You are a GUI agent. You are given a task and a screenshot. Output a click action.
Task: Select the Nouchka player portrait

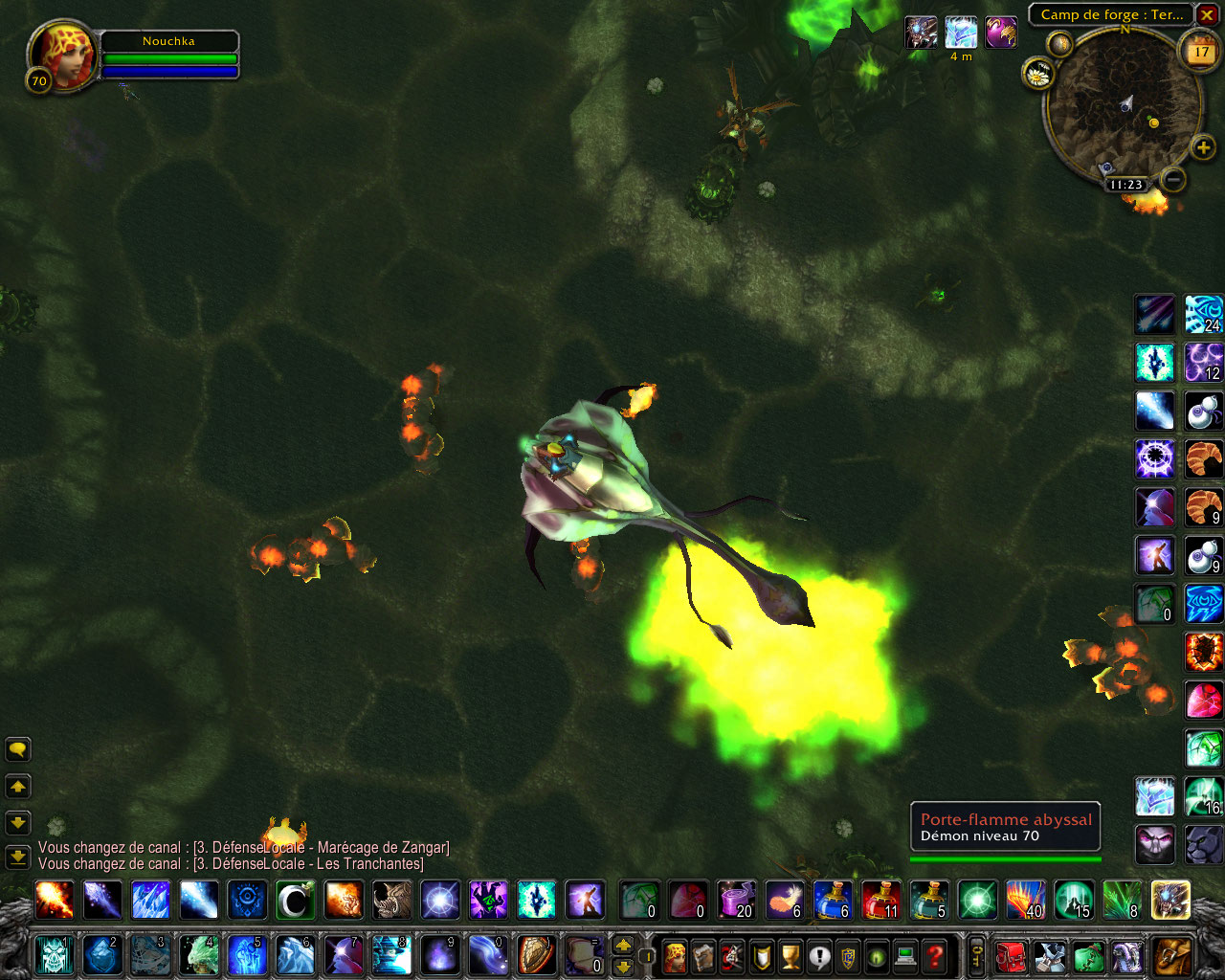click(63, 56)
